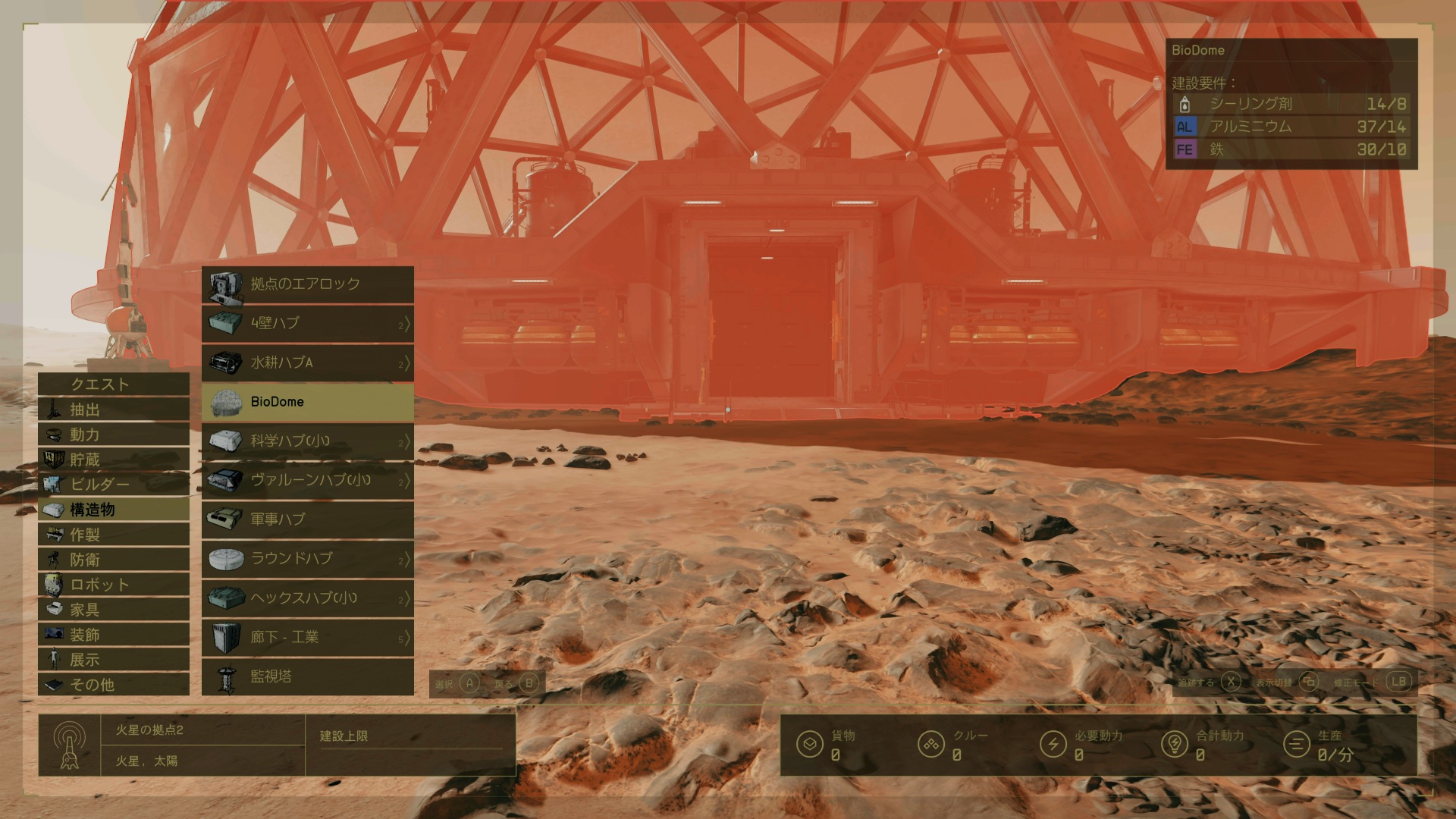Choose the 家具 category
1456x819 pixels.
coord(114,610)
